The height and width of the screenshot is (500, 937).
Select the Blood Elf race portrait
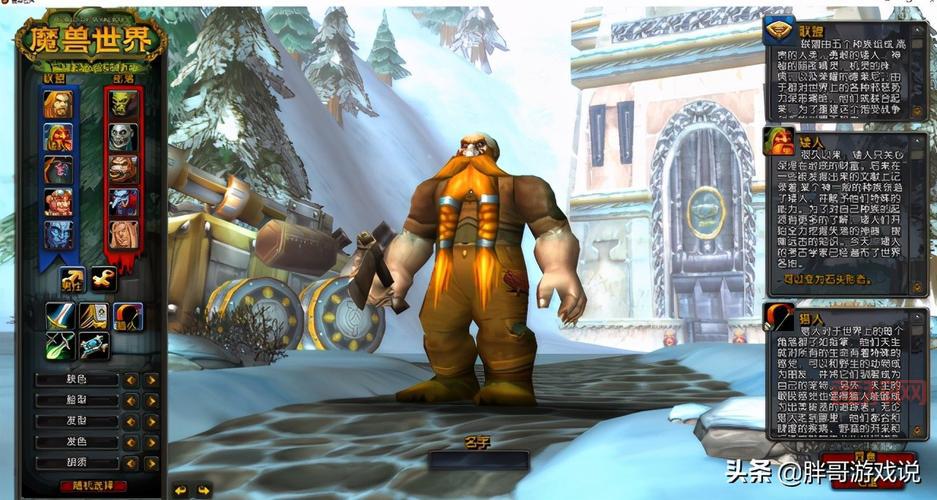124,235
